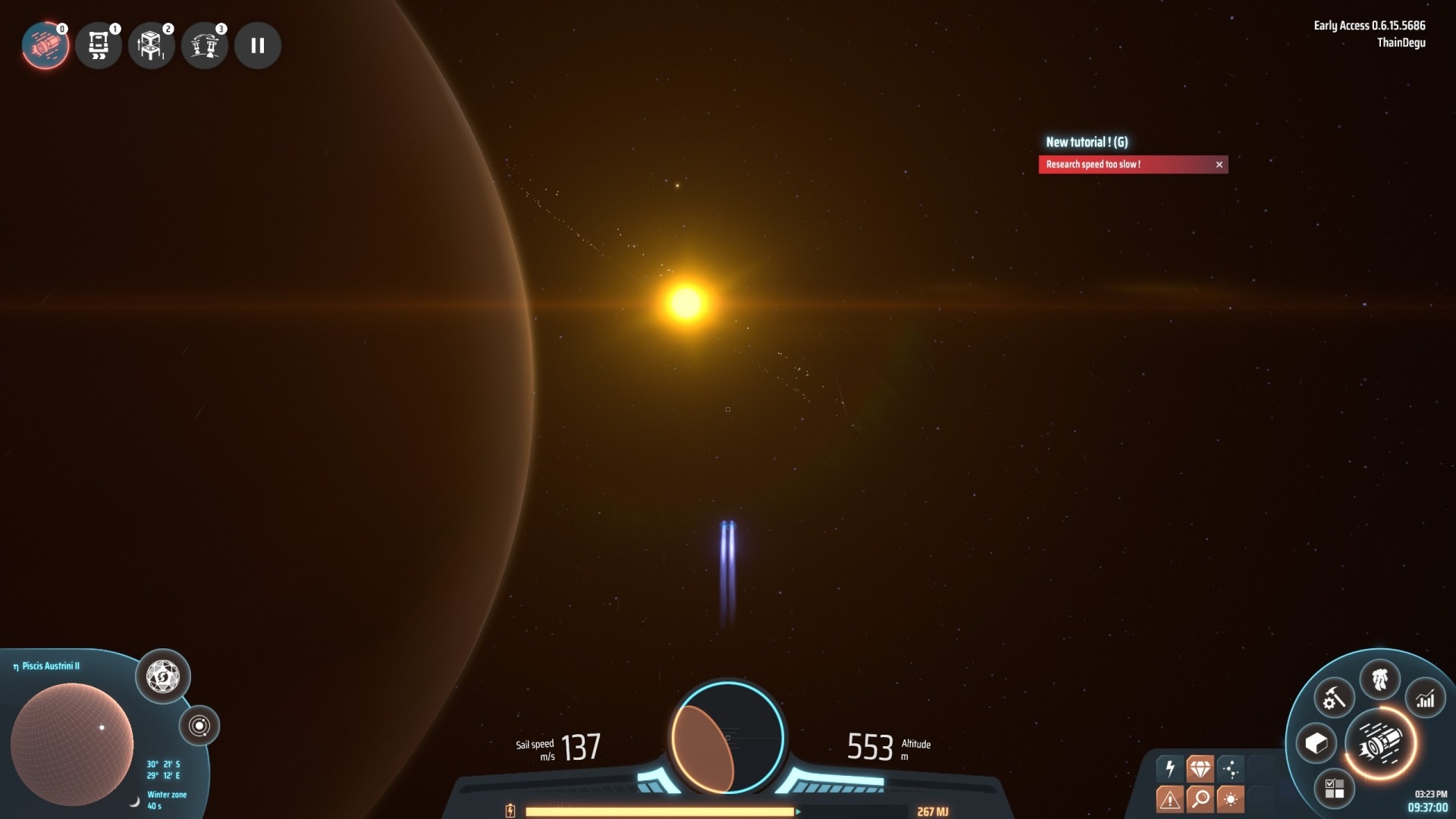
Task: Click the orange energy progress bar
Action: (x=664, y=811)
